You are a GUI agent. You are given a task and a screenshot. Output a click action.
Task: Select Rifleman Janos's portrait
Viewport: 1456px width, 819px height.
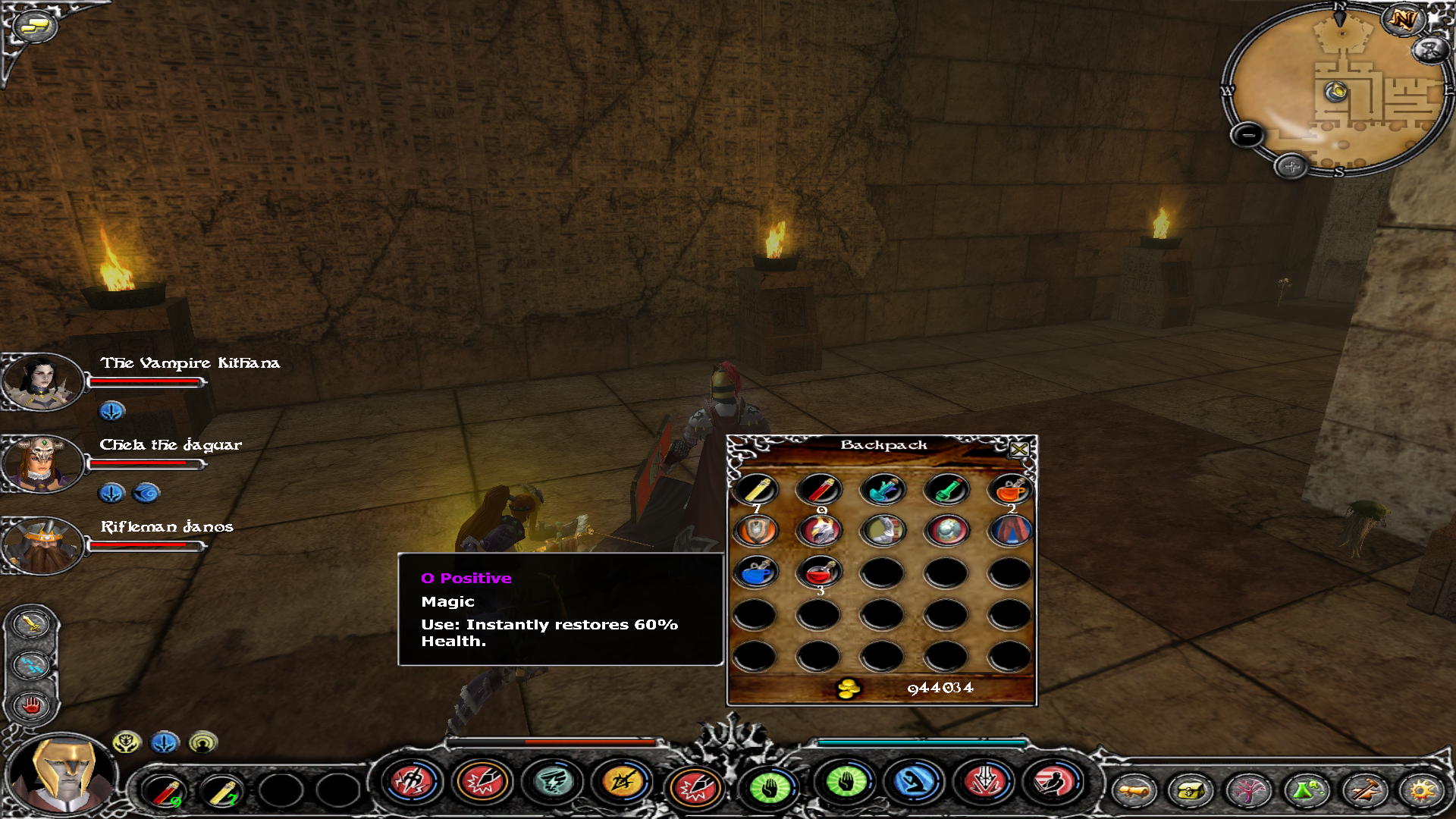(42, 544)
